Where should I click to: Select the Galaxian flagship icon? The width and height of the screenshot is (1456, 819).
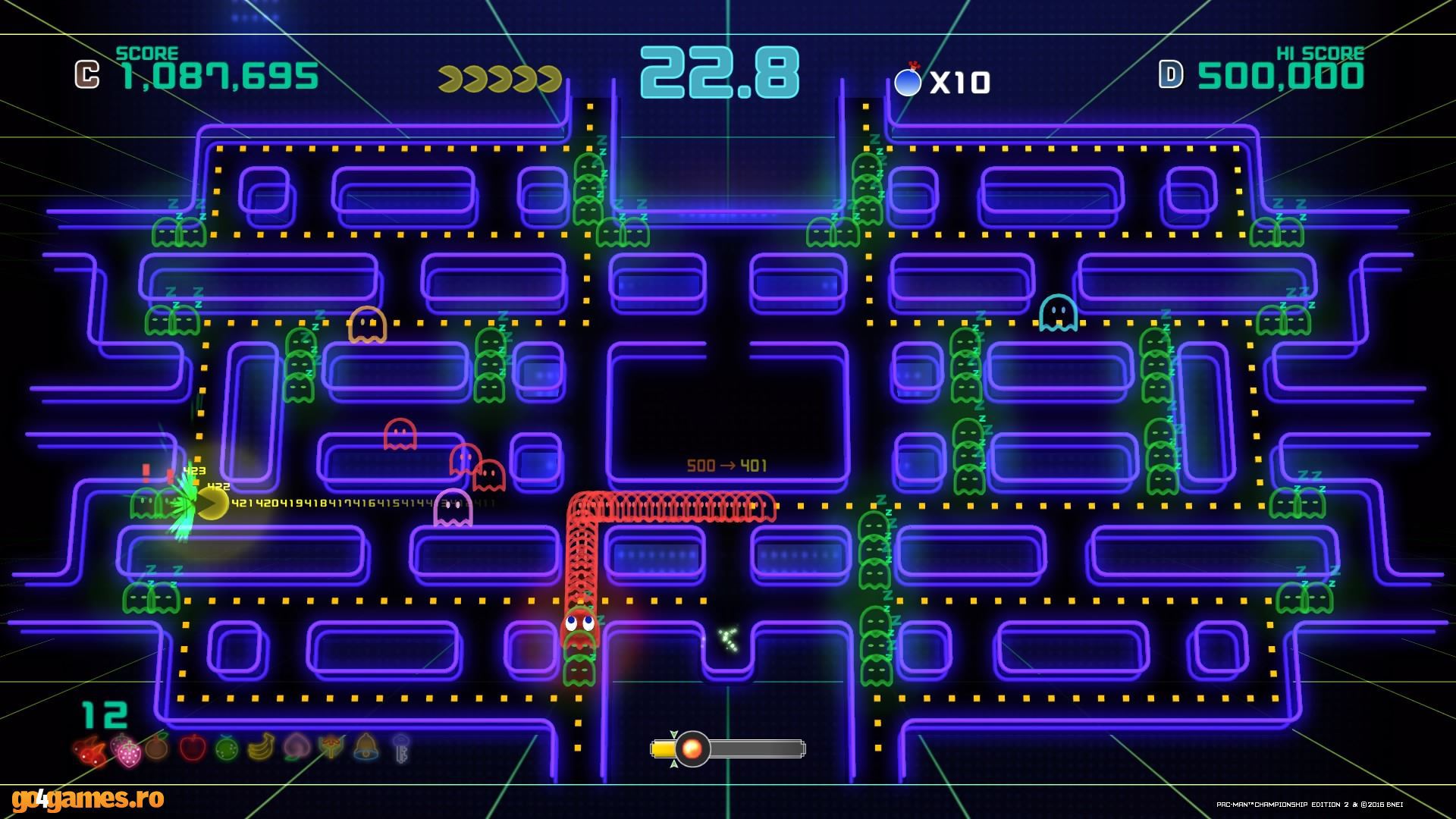[x=331, y=748]
